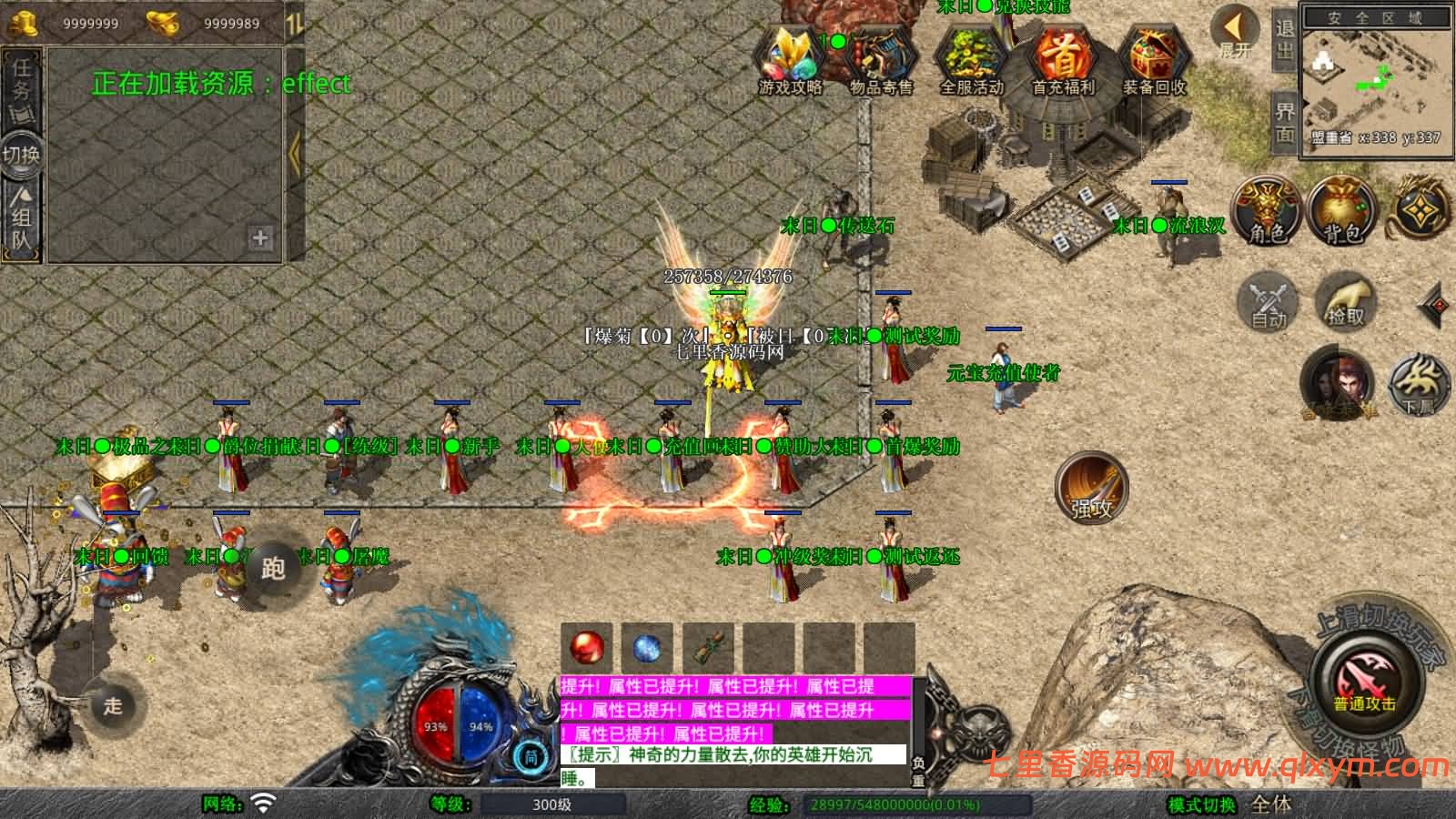Screen dimensions: 1456x819
Task: Open the minimap of the safe zone
Action: tap(1374, 82)
